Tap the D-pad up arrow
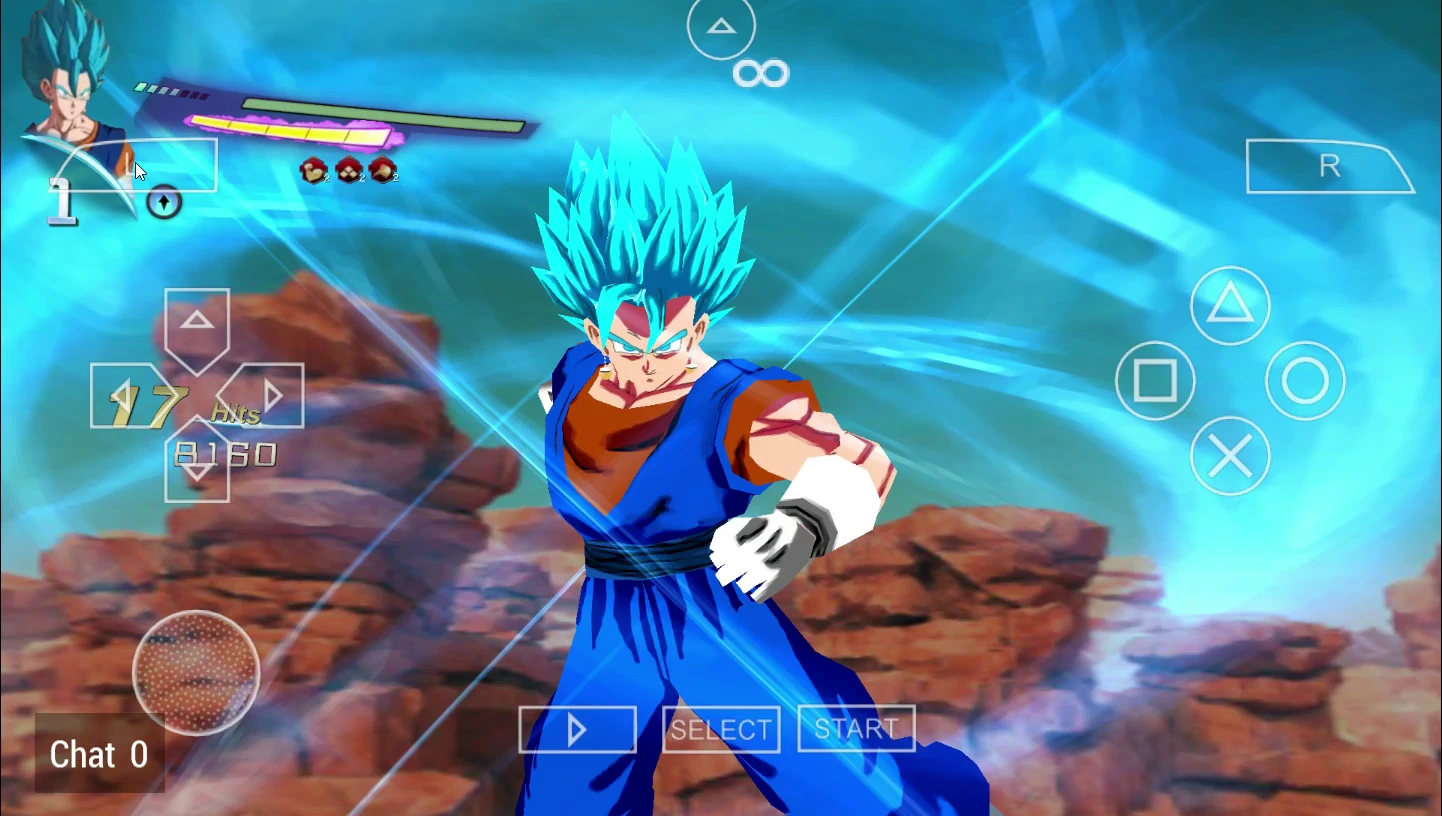The image size is (1442, 816). [x=197, y=322]
